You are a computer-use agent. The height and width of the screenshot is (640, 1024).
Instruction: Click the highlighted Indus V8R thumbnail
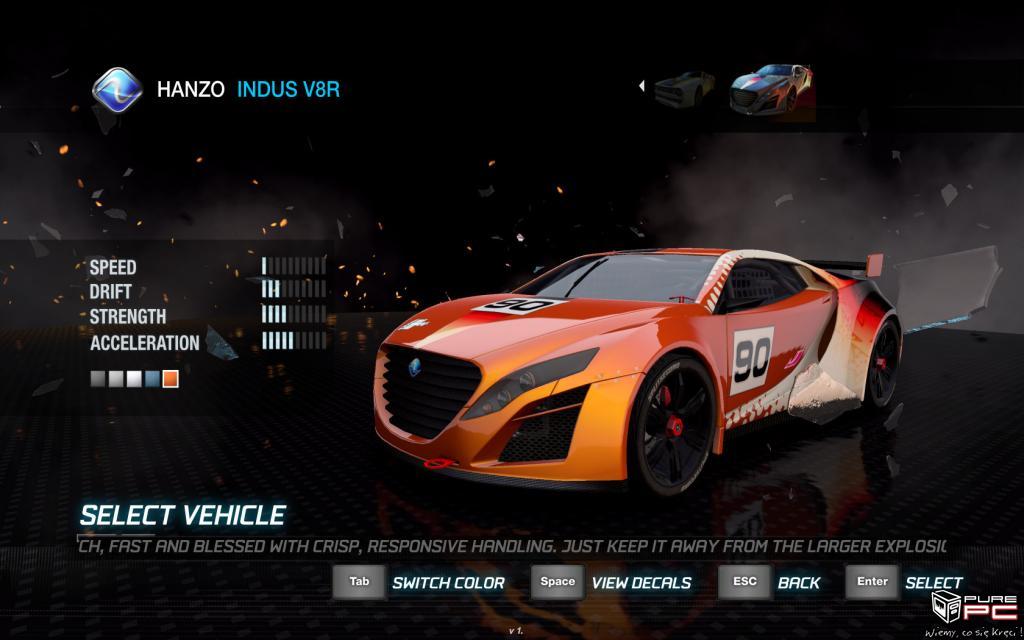[770, 89]
